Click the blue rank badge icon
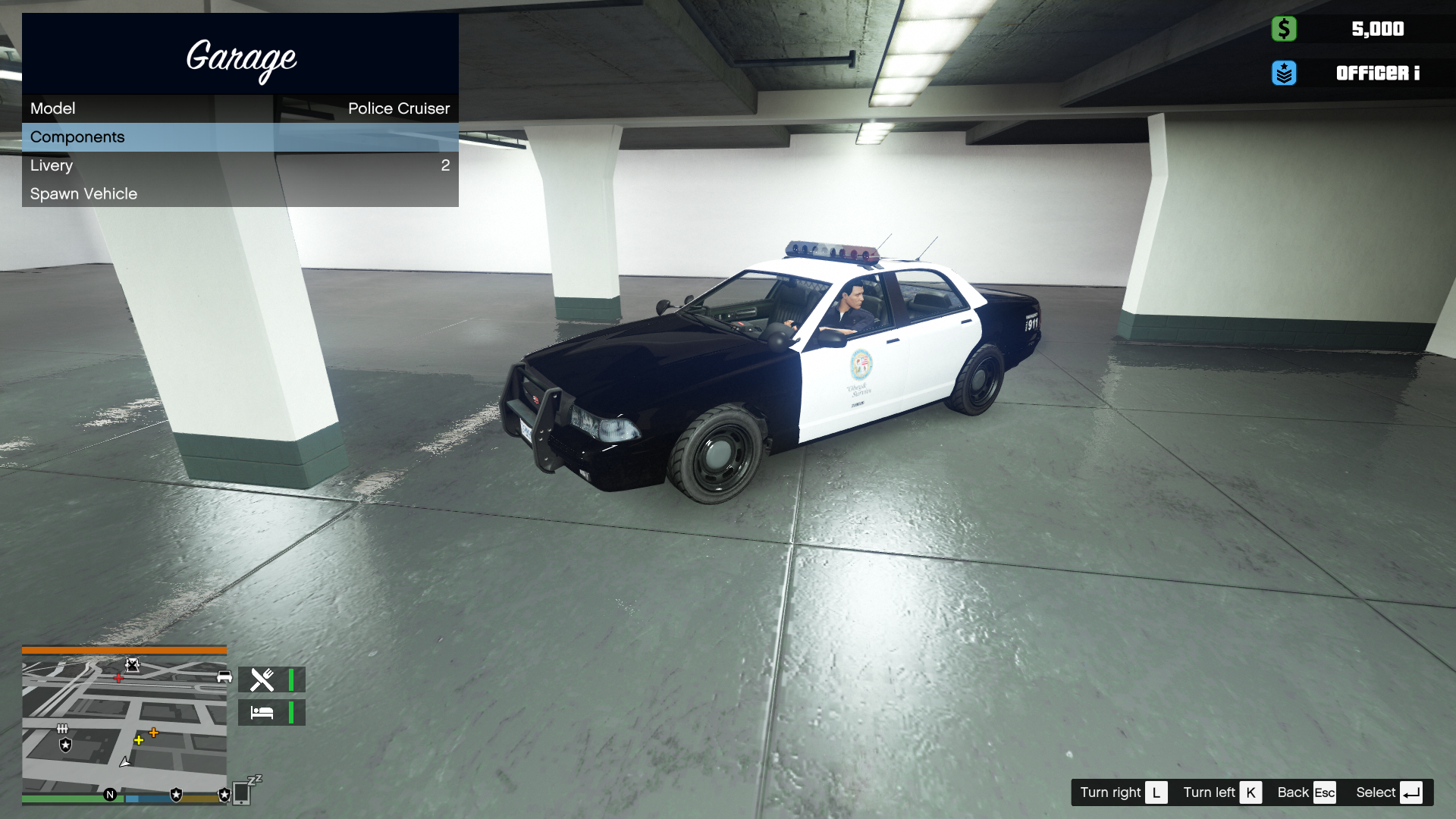The width and height of the screenshot is (1456, 819). pos(1283,73)
